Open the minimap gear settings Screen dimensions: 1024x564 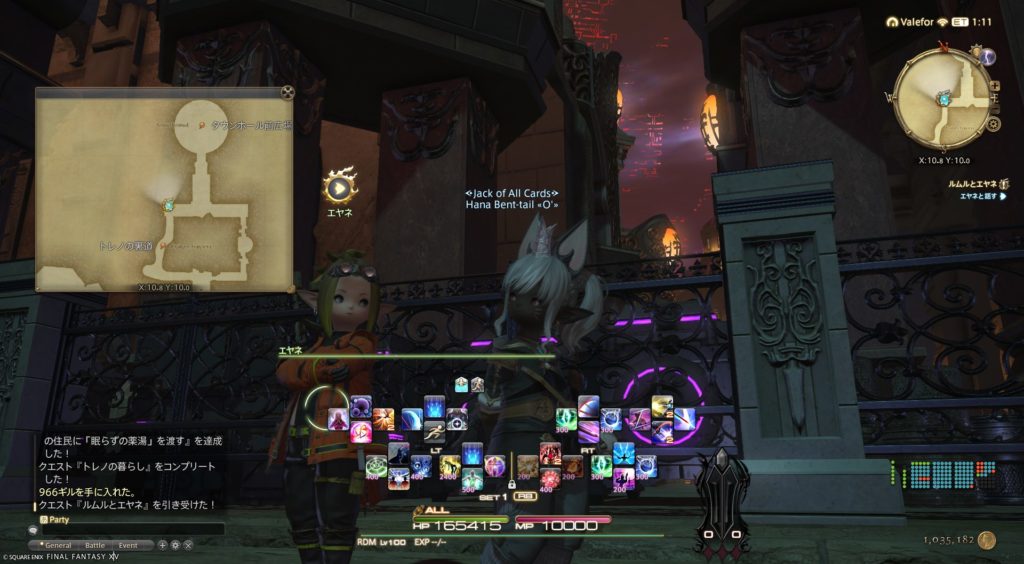click(x=993, y=124)
